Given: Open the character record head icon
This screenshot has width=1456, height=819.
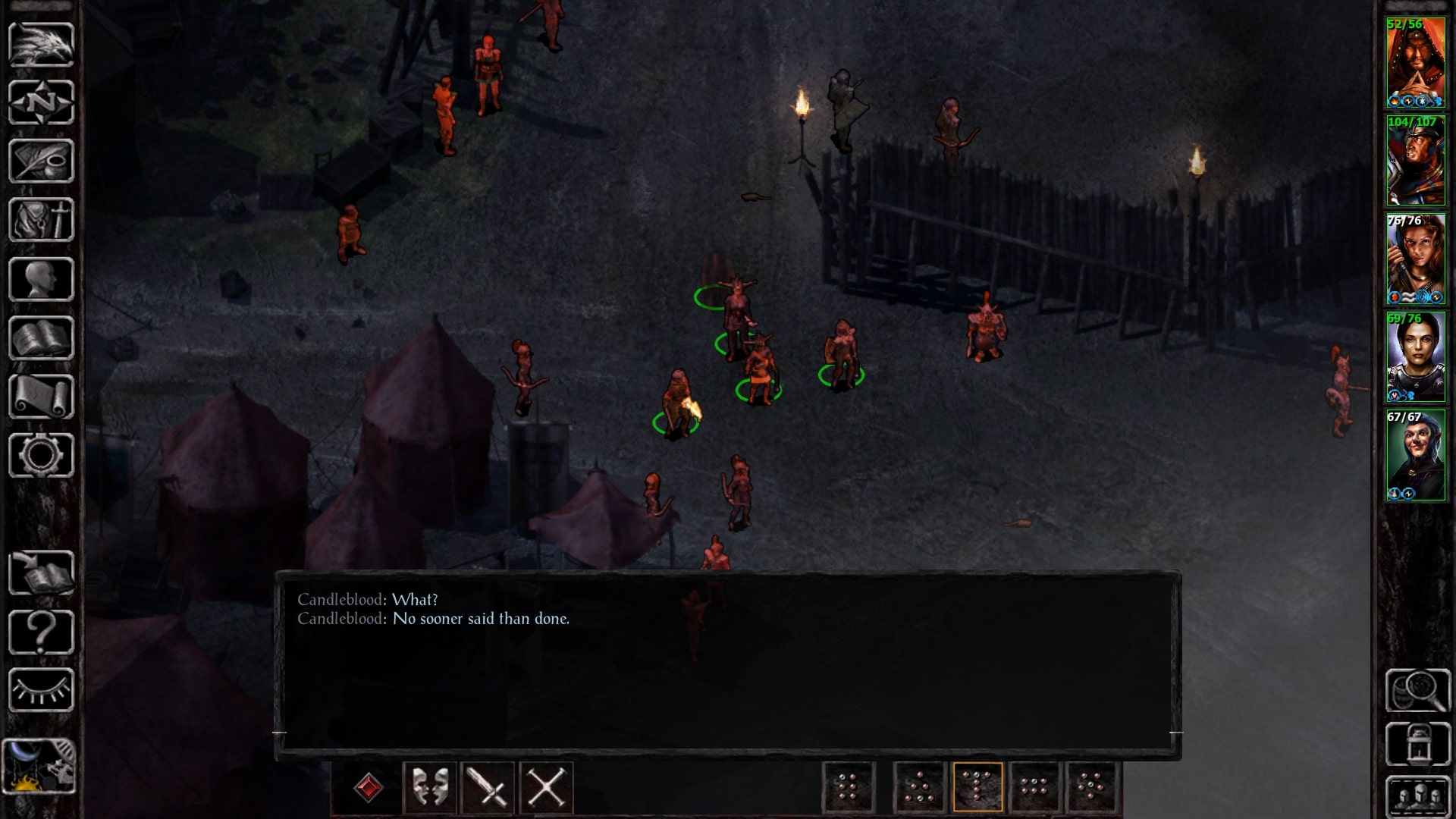Looking at the screenshot, I should pyautogui.click(x=41, y=279).
